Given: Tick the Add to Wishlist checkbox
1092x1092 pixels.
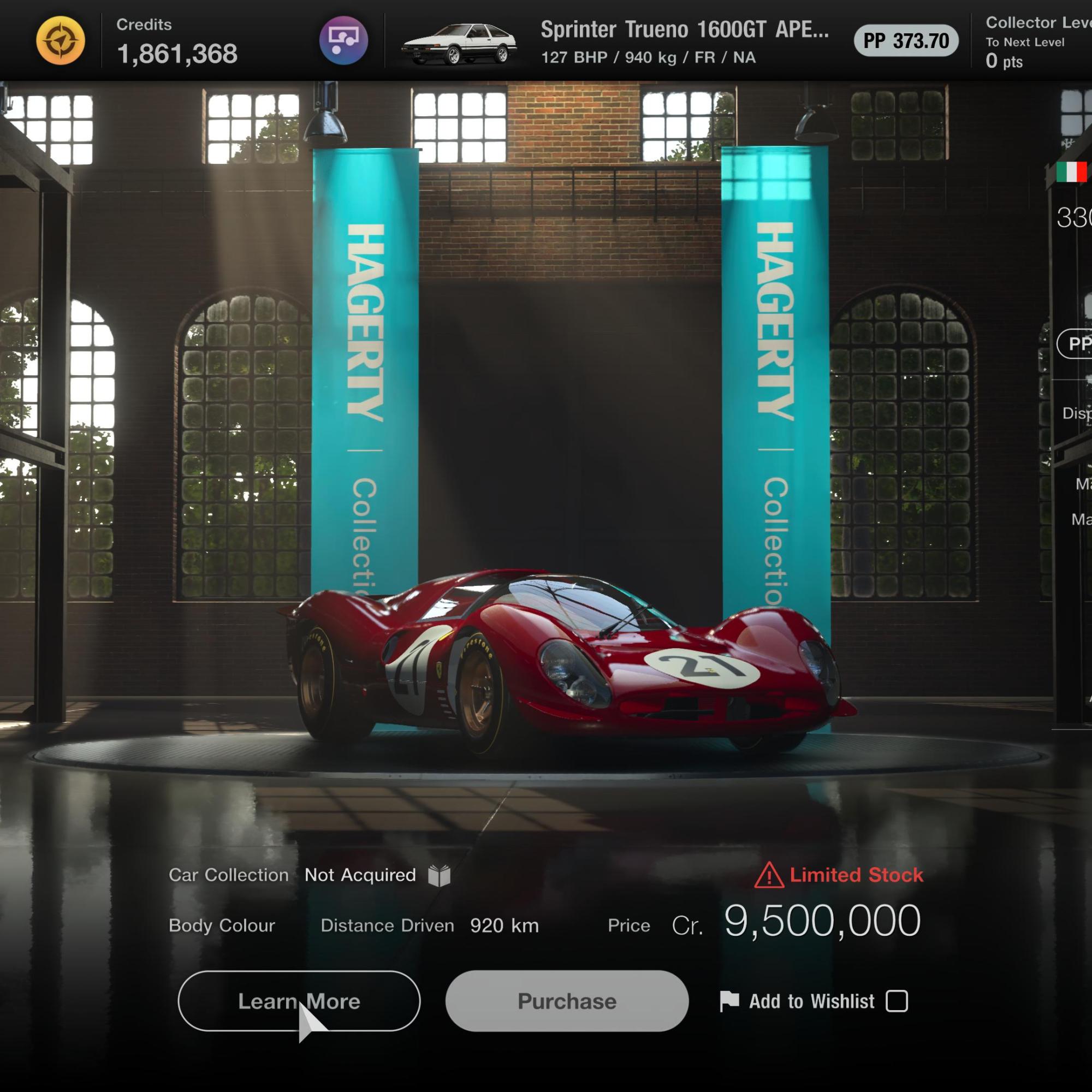Looking at the screenshot, I should coord(897,1001).
